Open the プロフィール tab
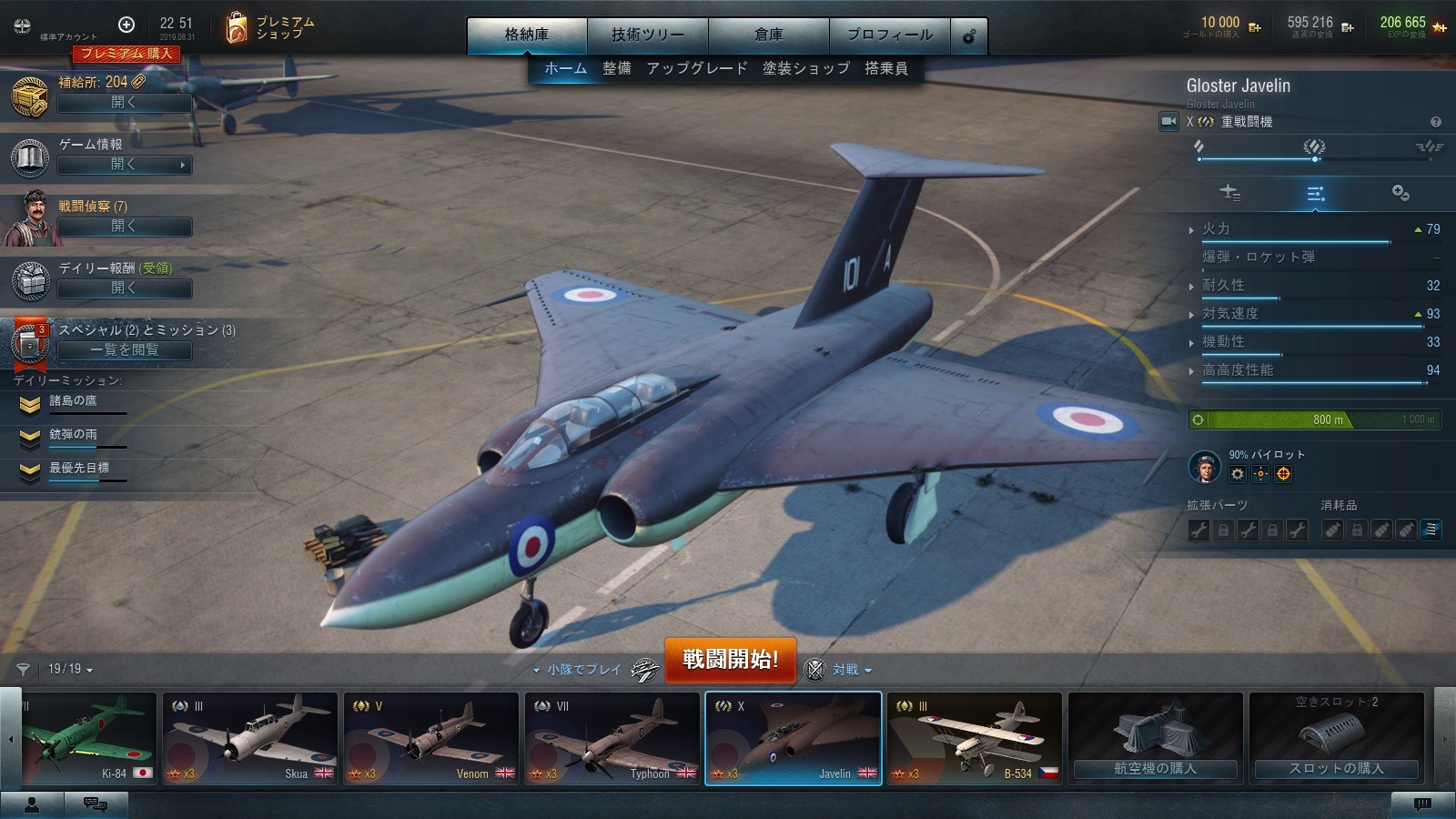The width and height of the screenshot is (1456, 819). [889, 35]
